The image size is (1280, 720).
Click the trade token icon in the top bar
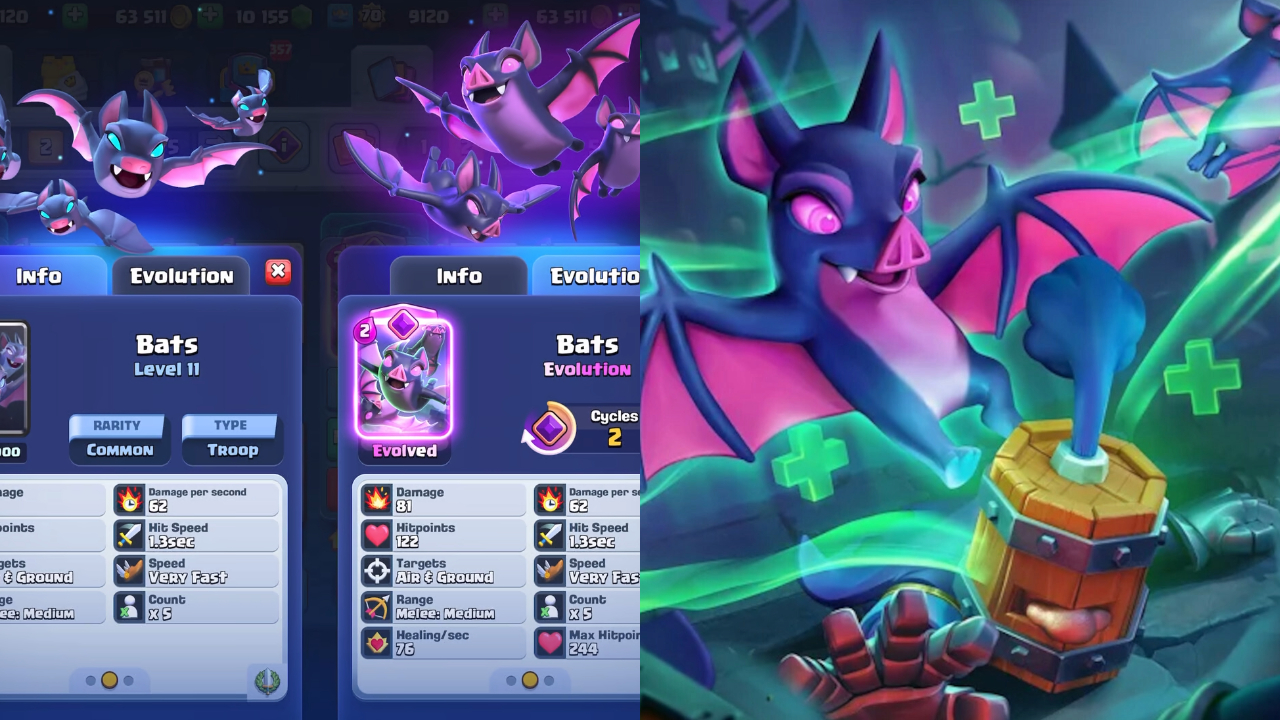(x=342, y=16)
